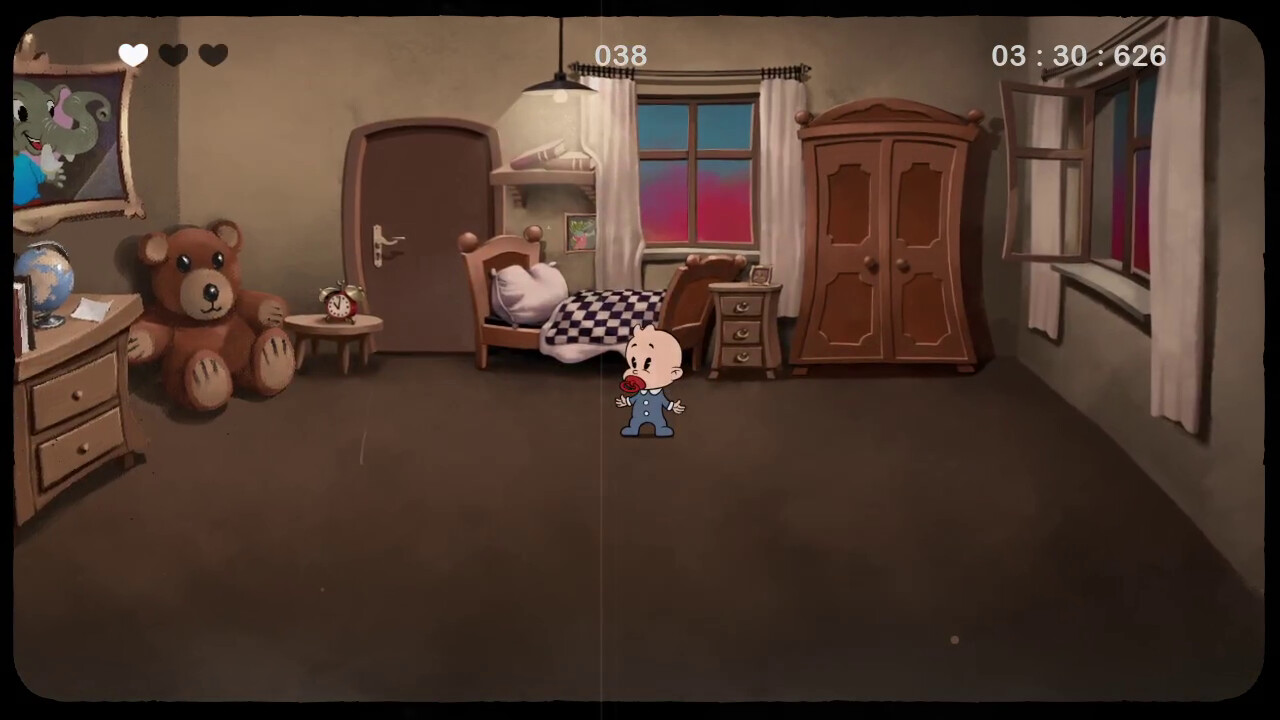Click the first filled heart icon
Viewport: 1280px width, 720px height.
(x=134, y=56)
